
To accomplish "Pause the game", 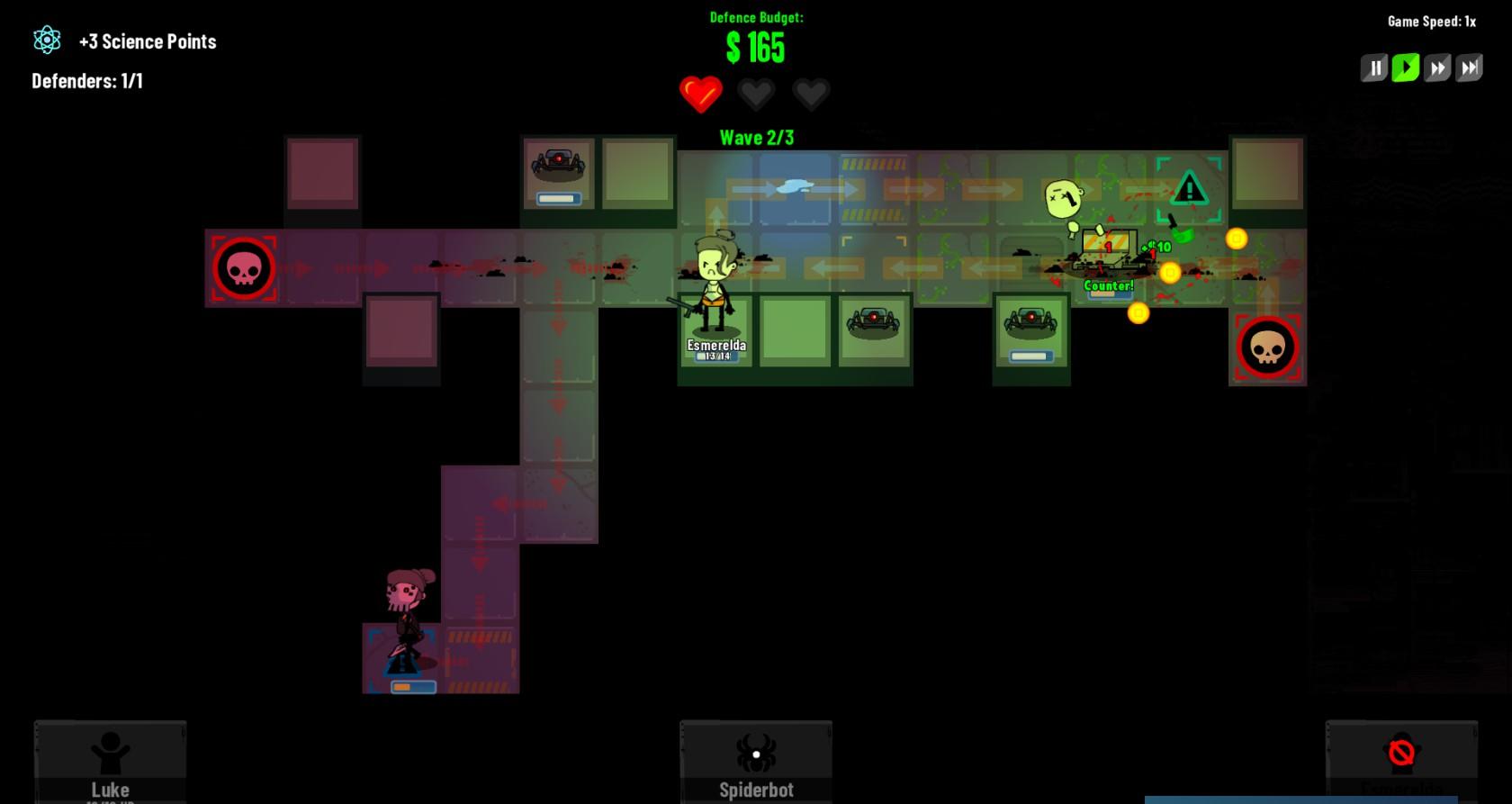I will coord(1372,68).
